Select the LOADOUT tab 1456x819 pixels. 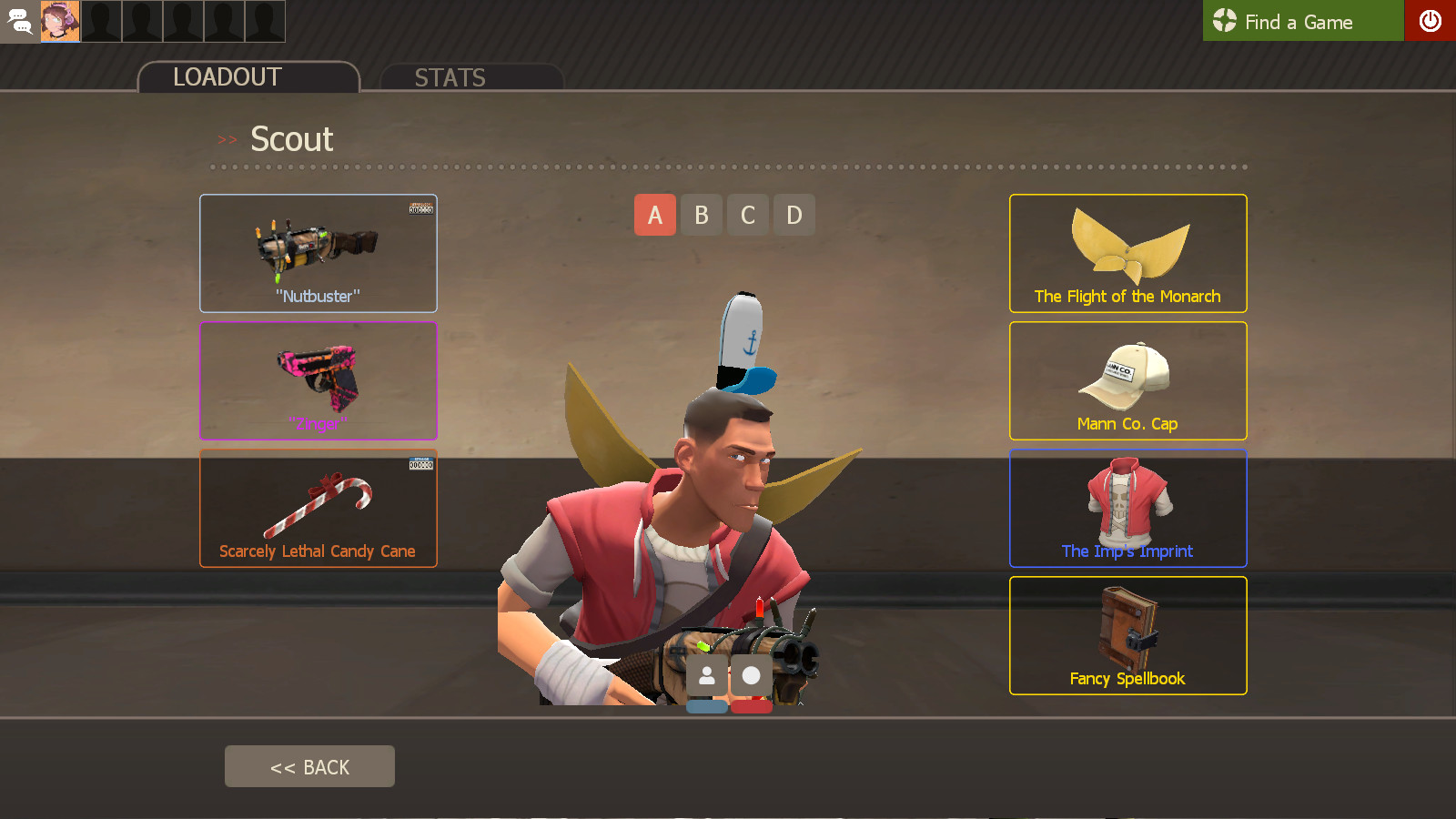point(225,77)
